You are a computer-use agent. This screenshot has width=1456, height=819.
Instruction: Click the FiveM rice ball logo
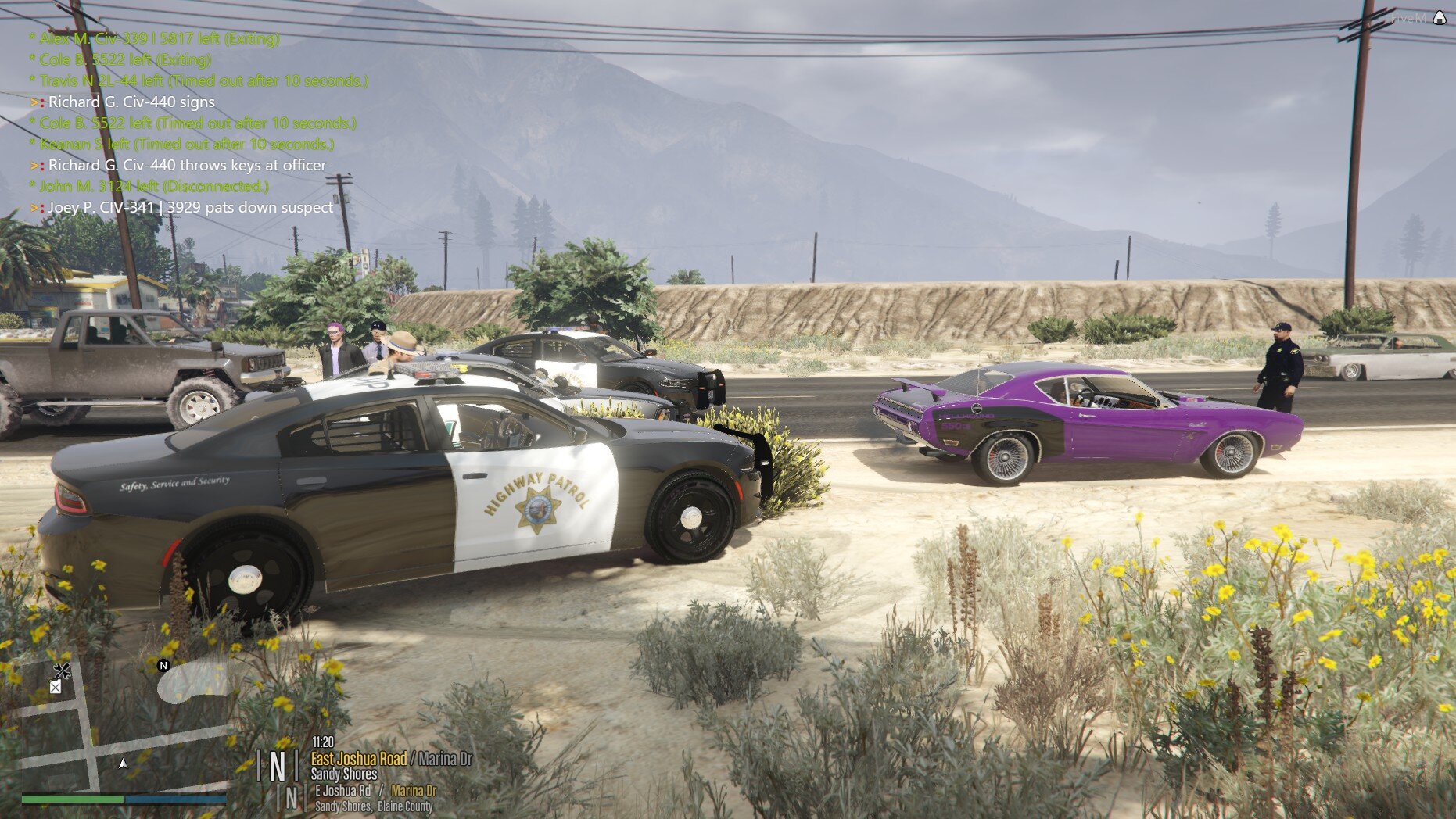(x=1440, y=17)
